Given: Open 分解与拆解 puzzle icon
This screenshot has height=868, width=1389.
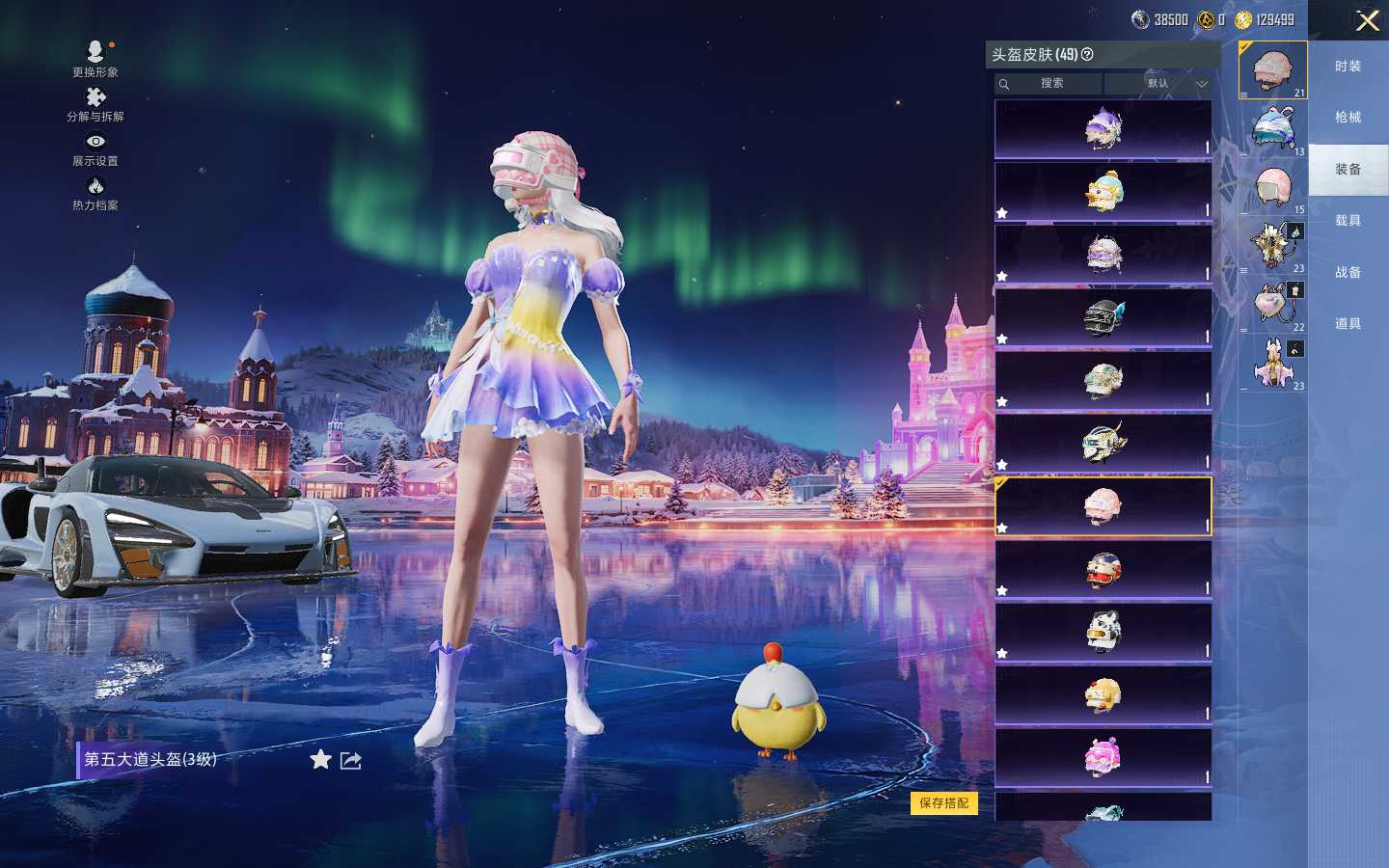Looking at the screenshot, I should (x=95, y=103).
